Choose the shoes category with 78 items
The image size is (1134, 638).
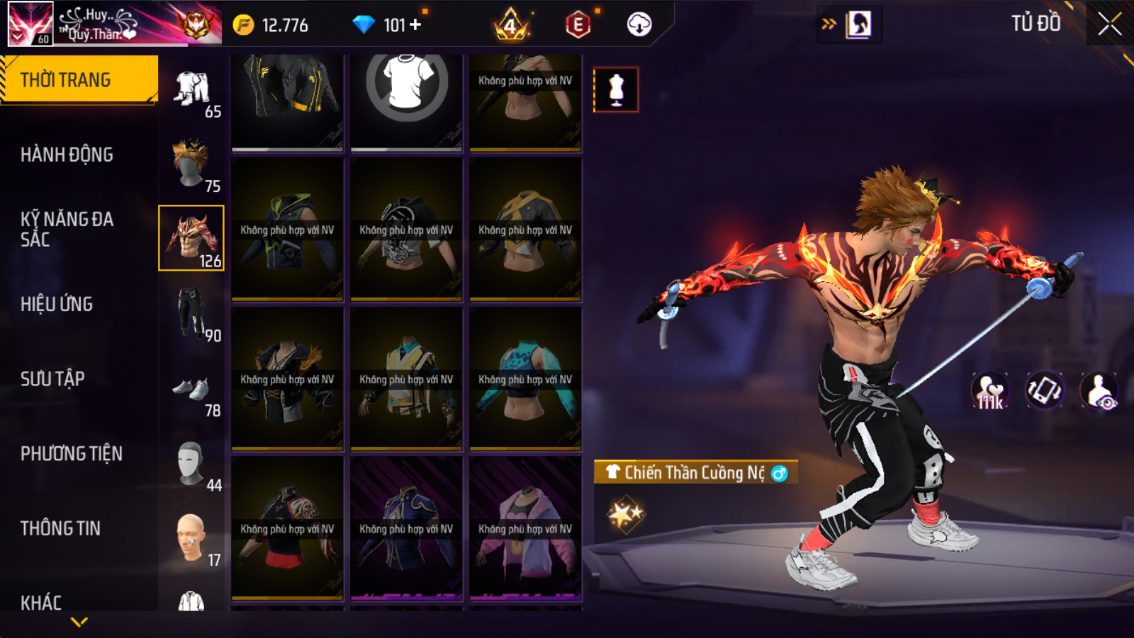(x=193, y=390)
